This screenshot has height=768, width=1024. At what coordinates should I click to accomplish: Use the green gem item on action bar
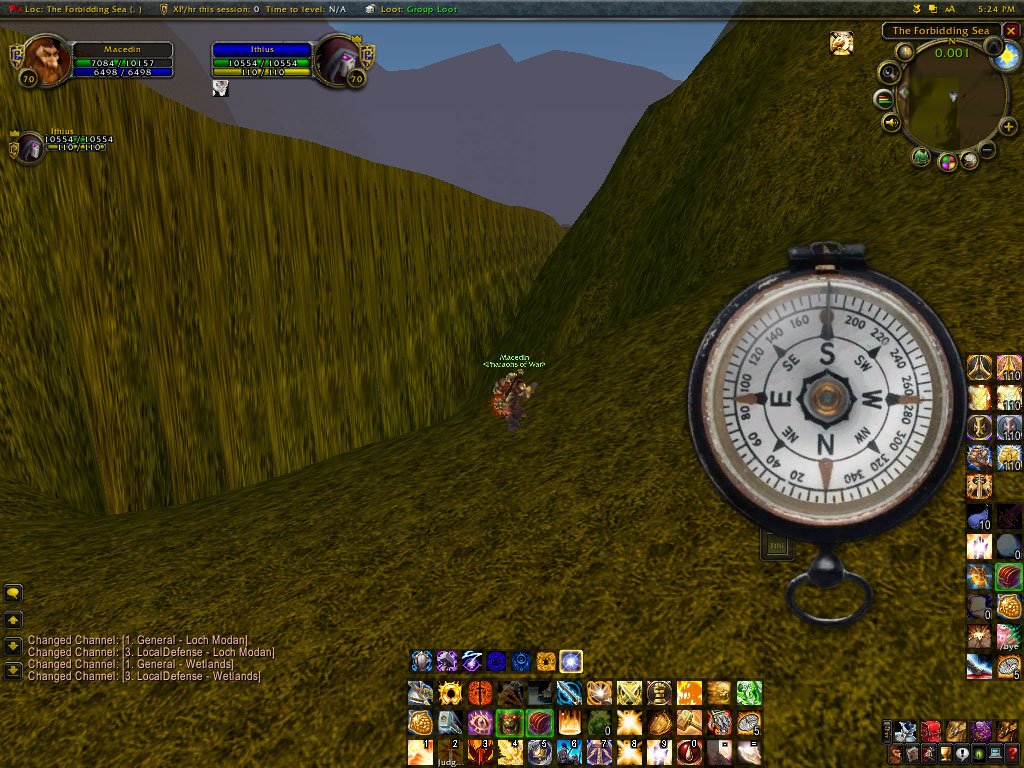(749, 693)
